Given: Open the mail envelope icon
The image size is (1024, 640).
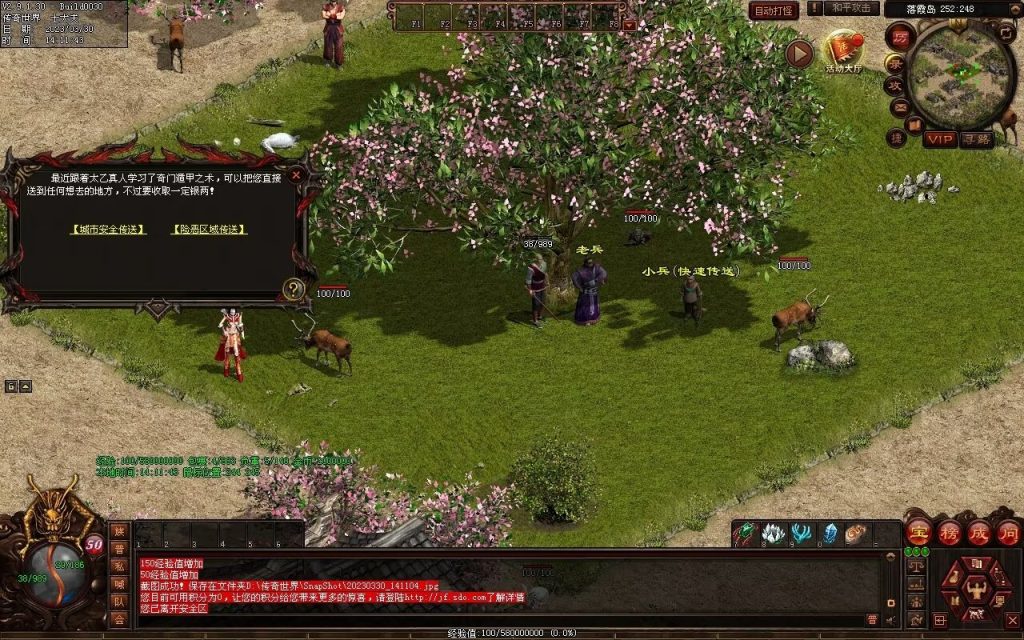Looking at the screenshot, I should pyautogui.click(x=899, y=107).
